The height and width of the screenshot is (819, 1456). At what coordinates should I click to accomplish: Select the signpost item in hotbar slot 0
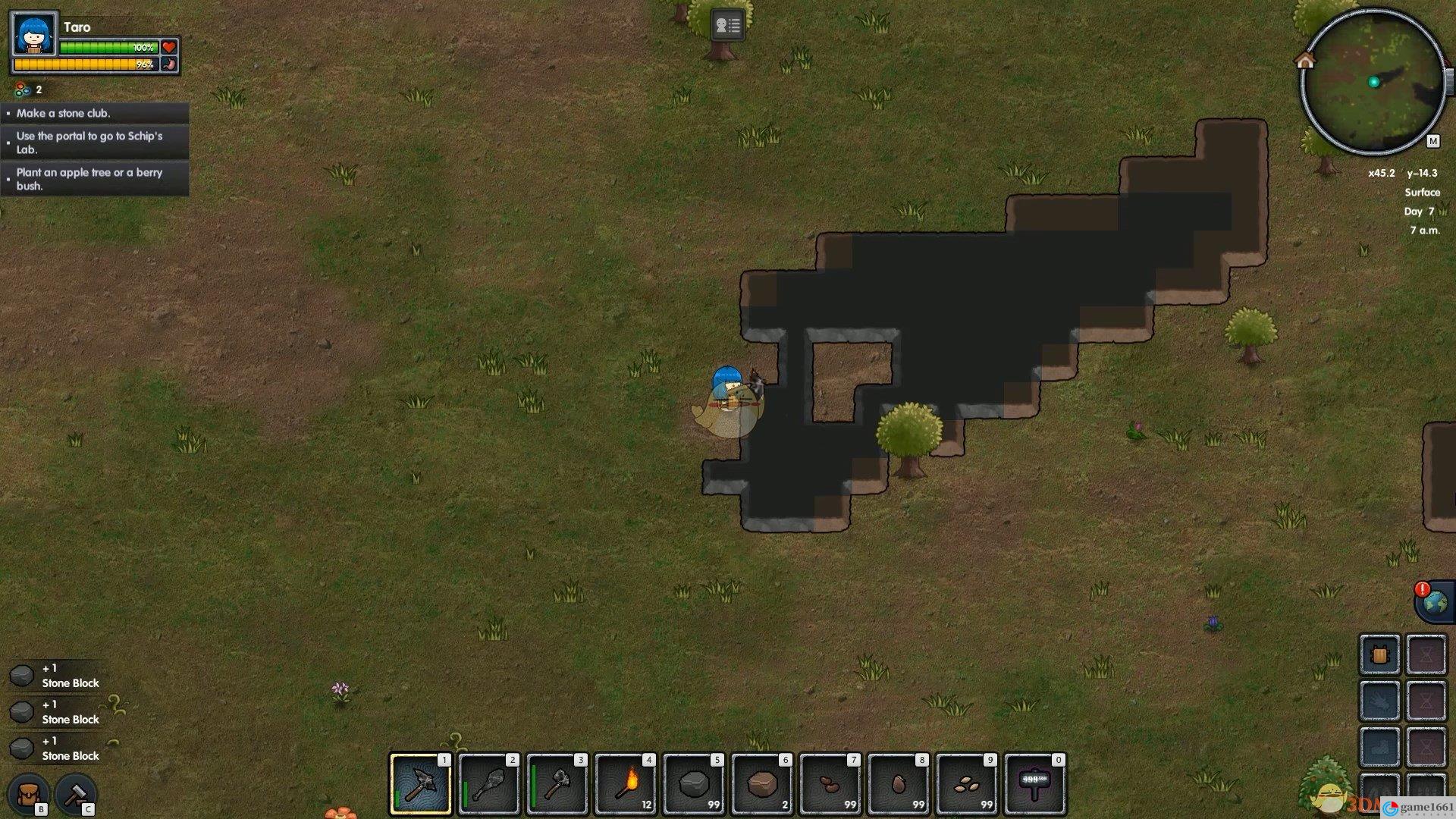(1034, 784)
